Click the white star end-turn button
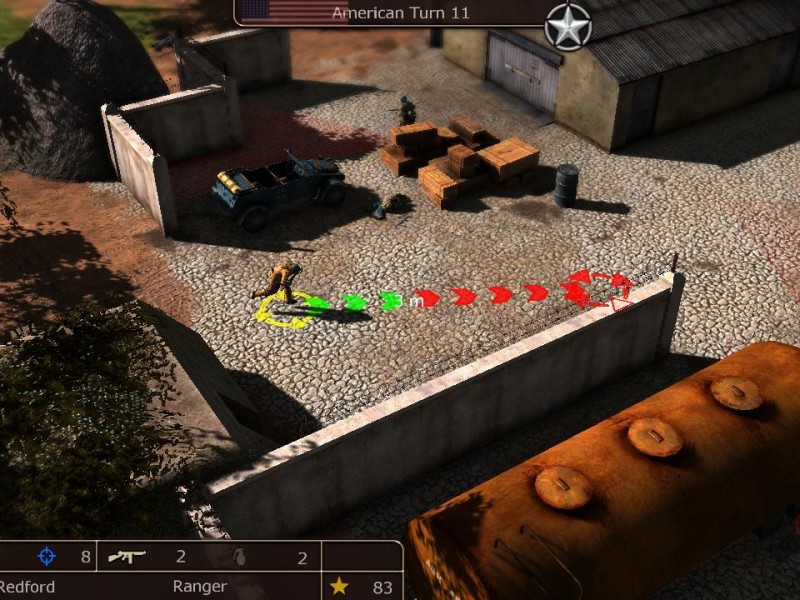800x600 pixels. [568, 26]
